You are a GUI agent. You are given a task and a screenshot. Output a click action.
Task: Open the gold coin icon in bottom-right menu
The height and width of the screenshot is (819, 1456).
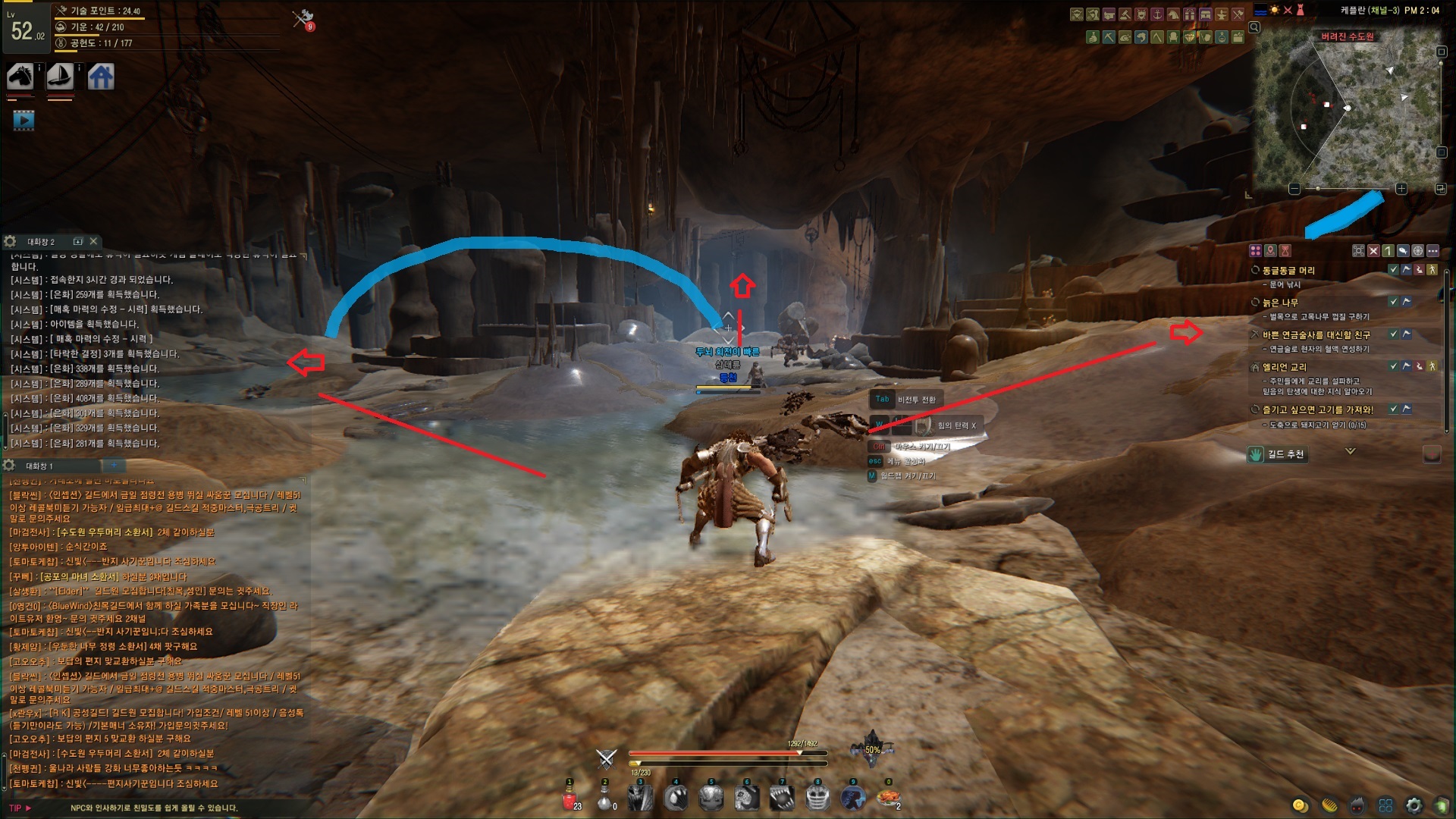click(x=1300, y=805)
